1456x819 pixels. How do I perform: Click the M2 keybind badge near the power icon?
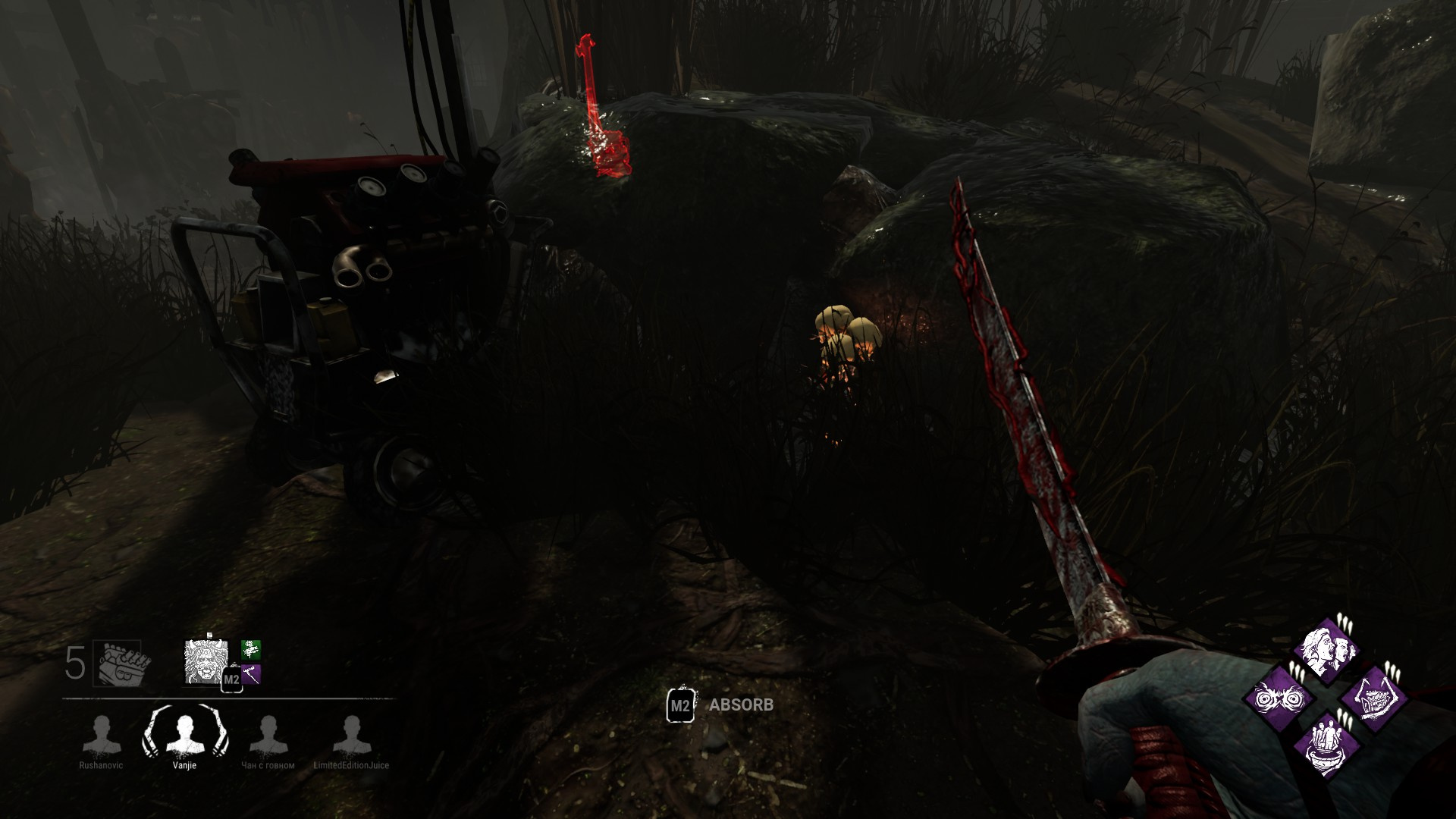pyautogui.click(x=233, y=679)
